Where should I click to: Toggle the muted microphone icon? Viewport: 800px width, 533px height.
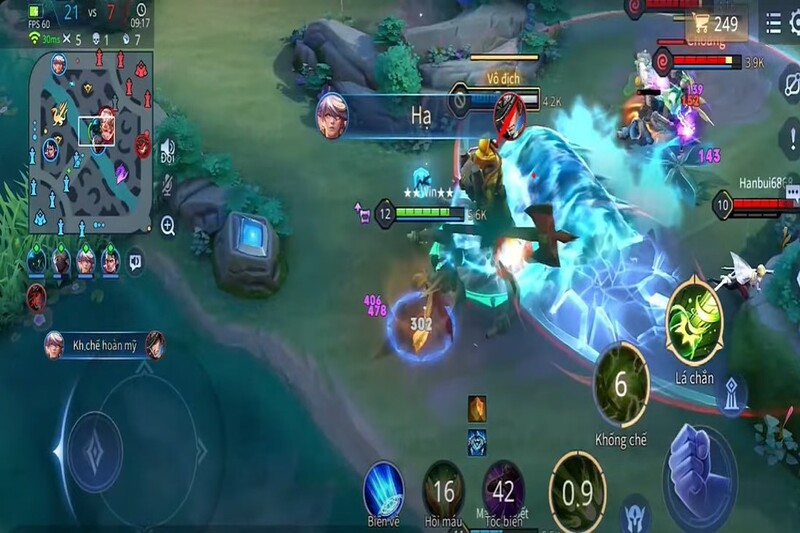[167, 186]
